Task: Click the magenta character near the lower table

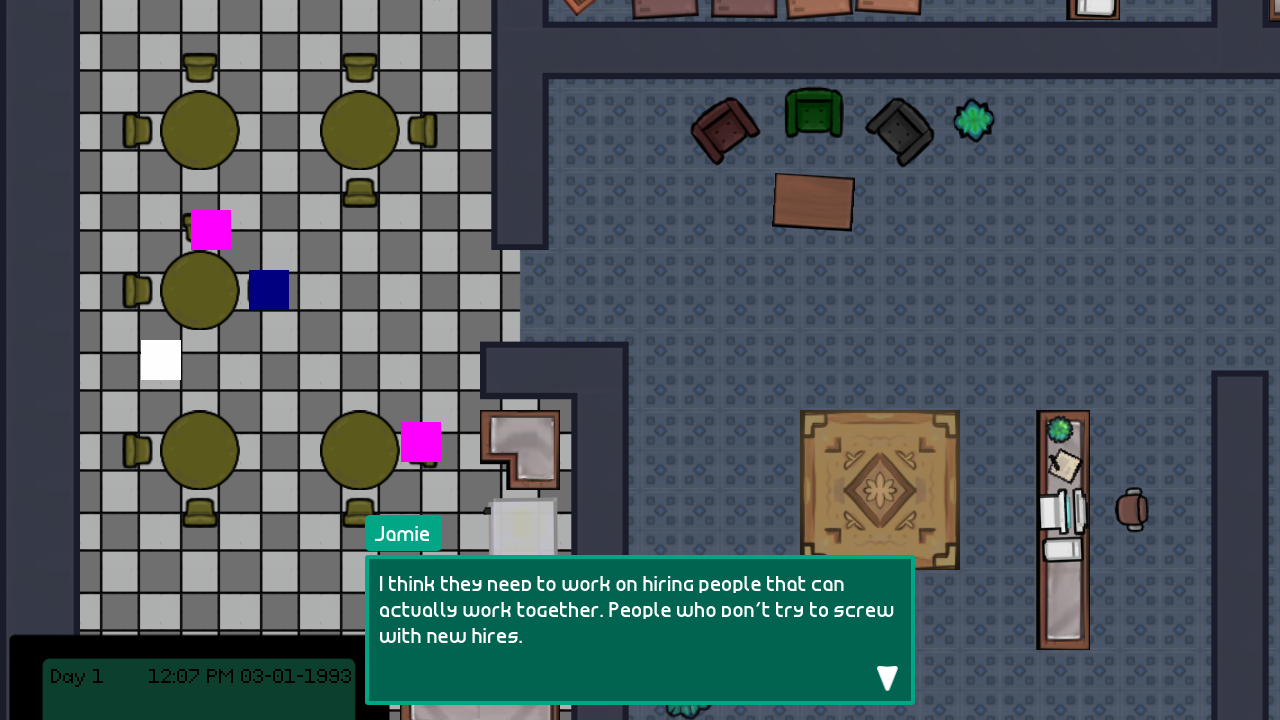Action: coord(421,440)
